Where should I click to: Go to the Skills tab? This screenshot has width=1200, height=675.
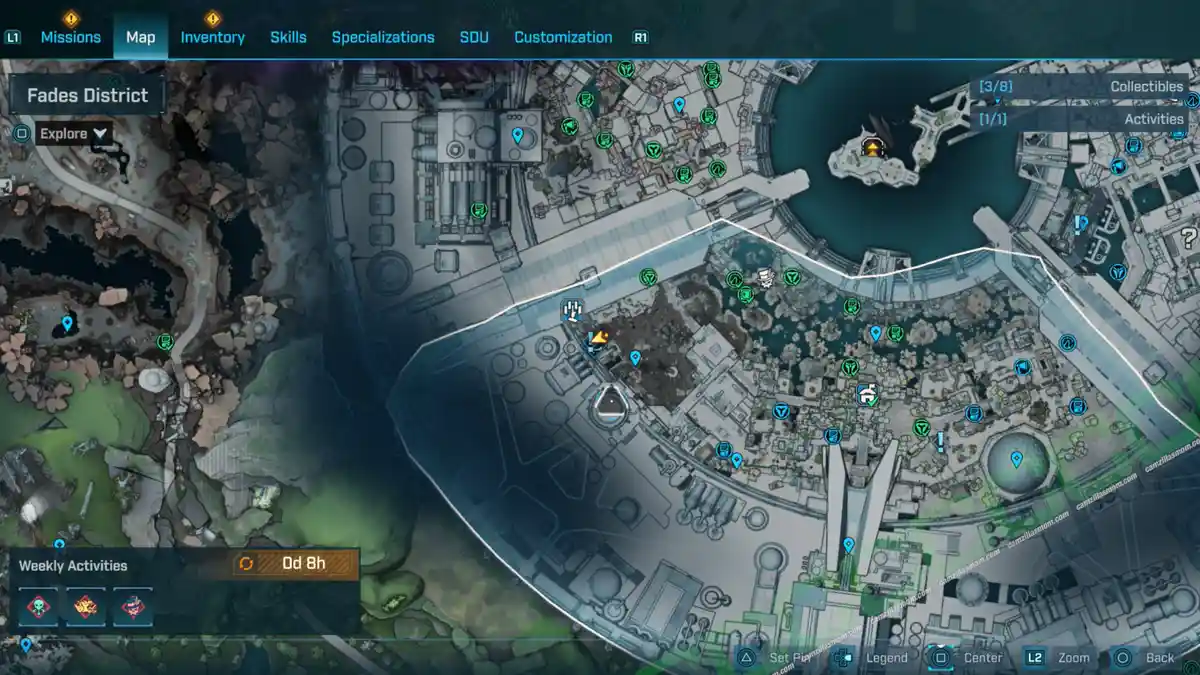288,37
